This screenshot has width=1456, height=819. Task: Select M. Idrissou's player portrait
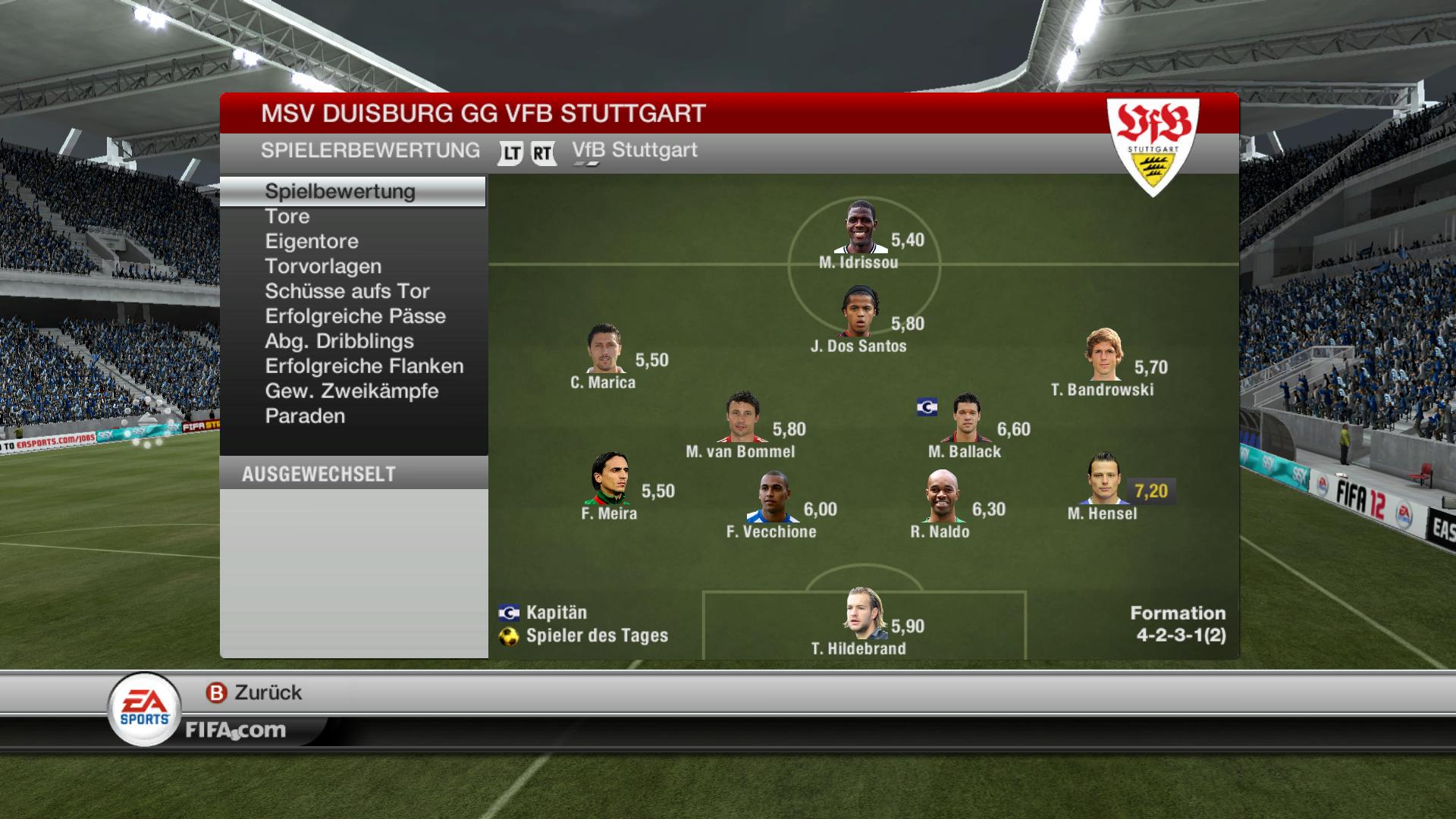coord(860,227)
